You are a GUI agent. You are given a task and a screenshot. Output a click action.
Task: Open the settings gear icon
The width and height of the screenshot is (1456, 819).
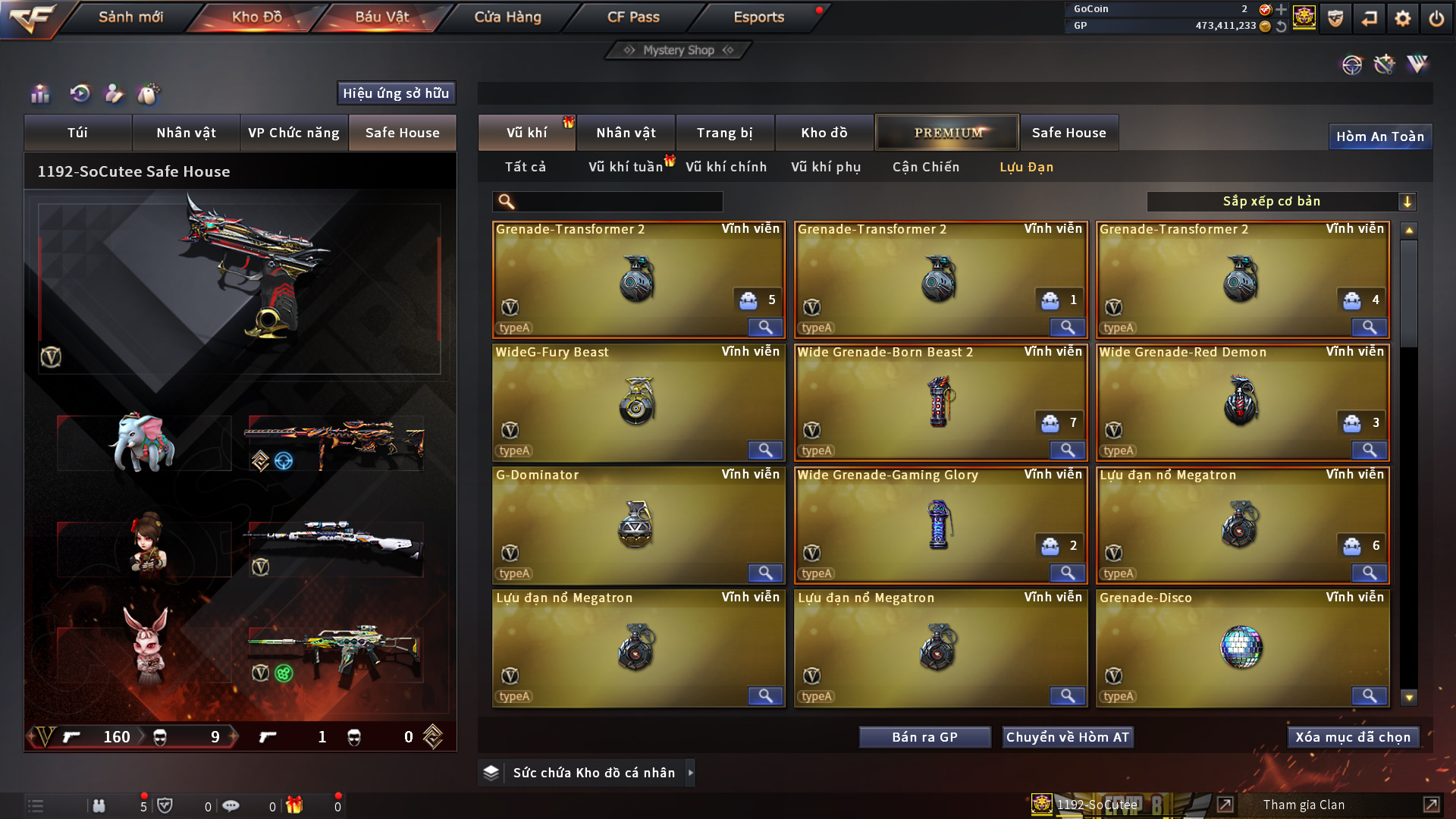pos(1402,18)
